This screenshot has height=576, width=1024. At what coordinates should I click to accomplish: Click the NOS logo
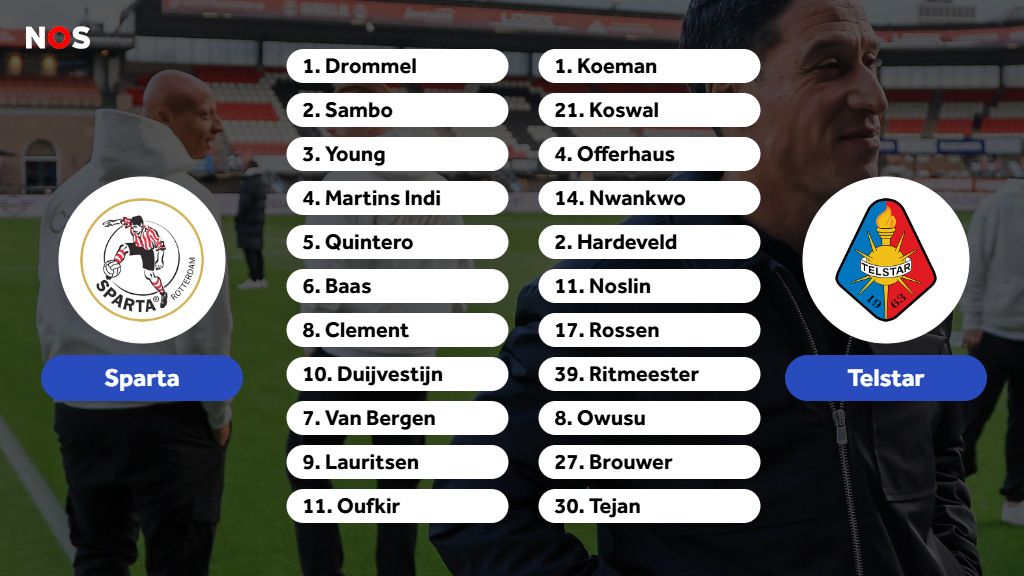click(58, 38)
